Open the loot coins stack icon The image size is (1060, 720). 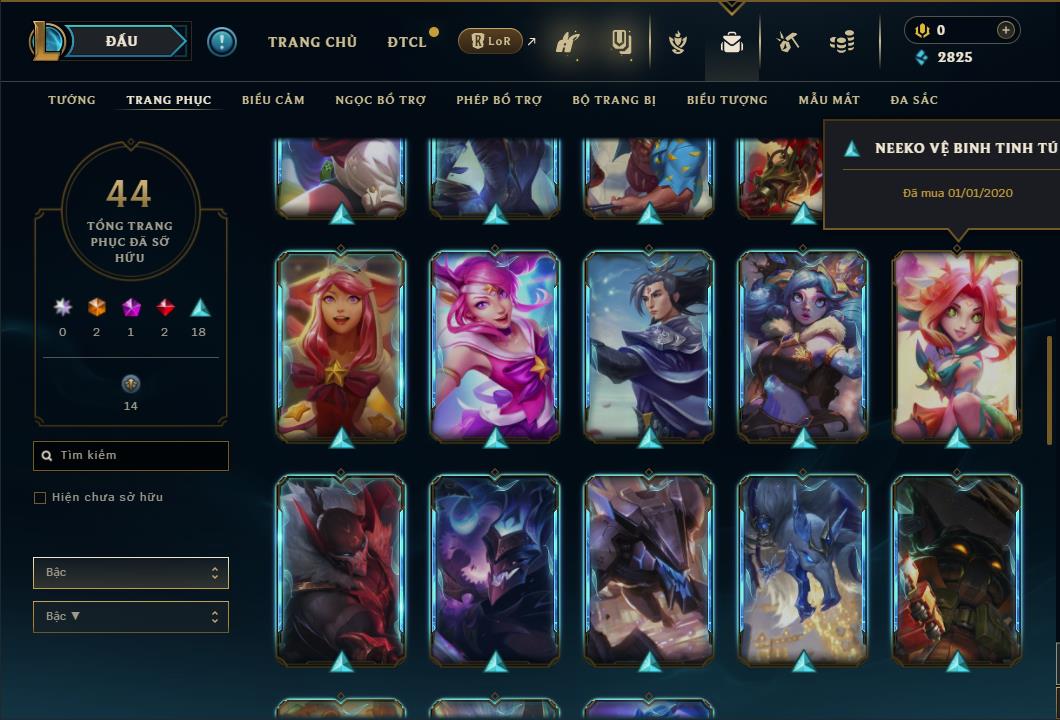tap(842, 43)
